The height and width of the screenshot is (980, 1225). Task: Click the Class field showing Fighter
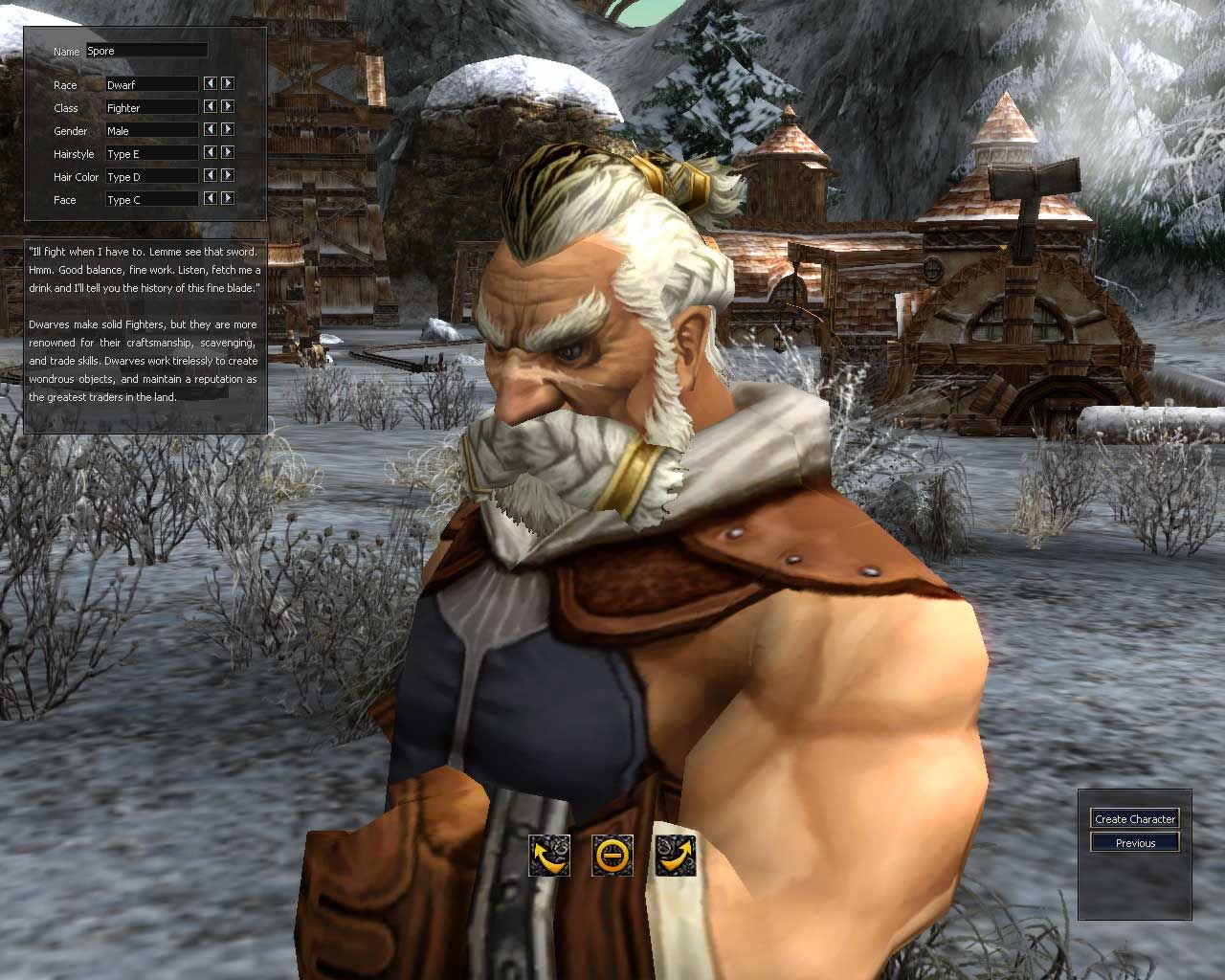[150, 107]
